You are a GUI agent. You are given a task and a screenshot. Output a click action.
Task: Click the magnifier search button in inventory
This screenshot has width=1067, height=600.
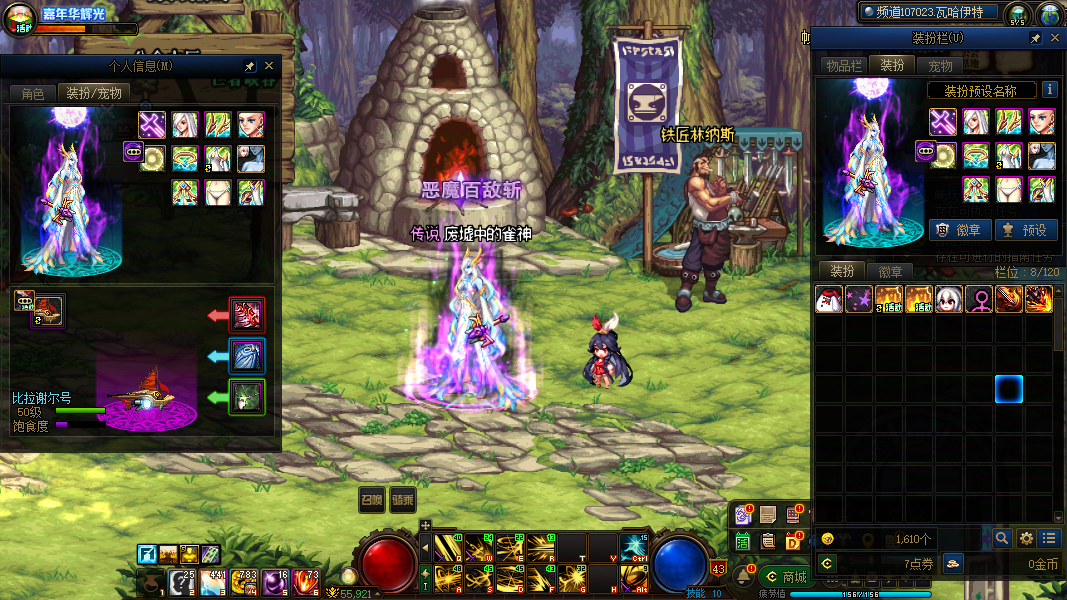coord(1002,538)
